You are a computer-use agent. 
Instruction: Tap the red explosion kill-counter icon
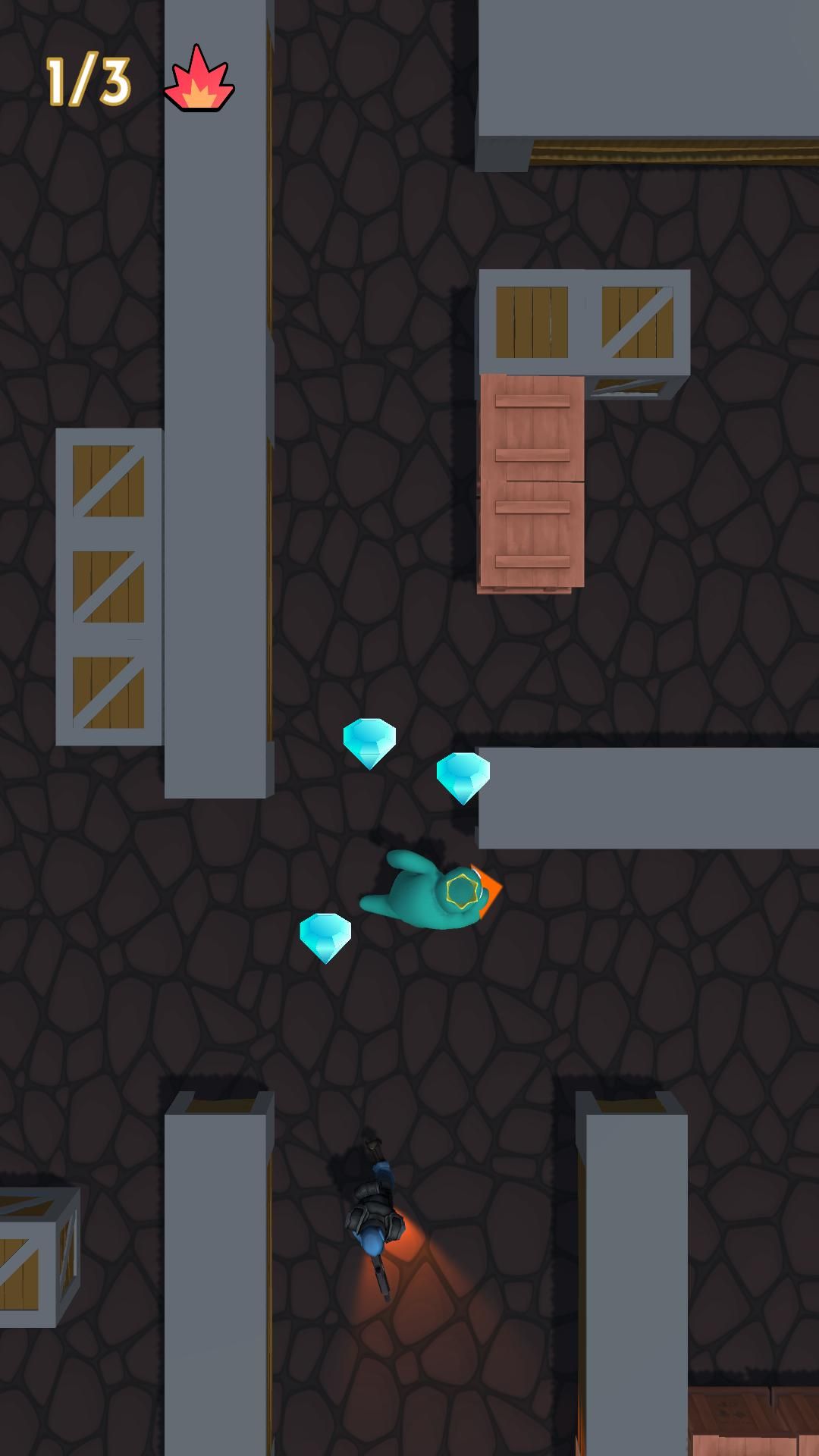(199, 81)
